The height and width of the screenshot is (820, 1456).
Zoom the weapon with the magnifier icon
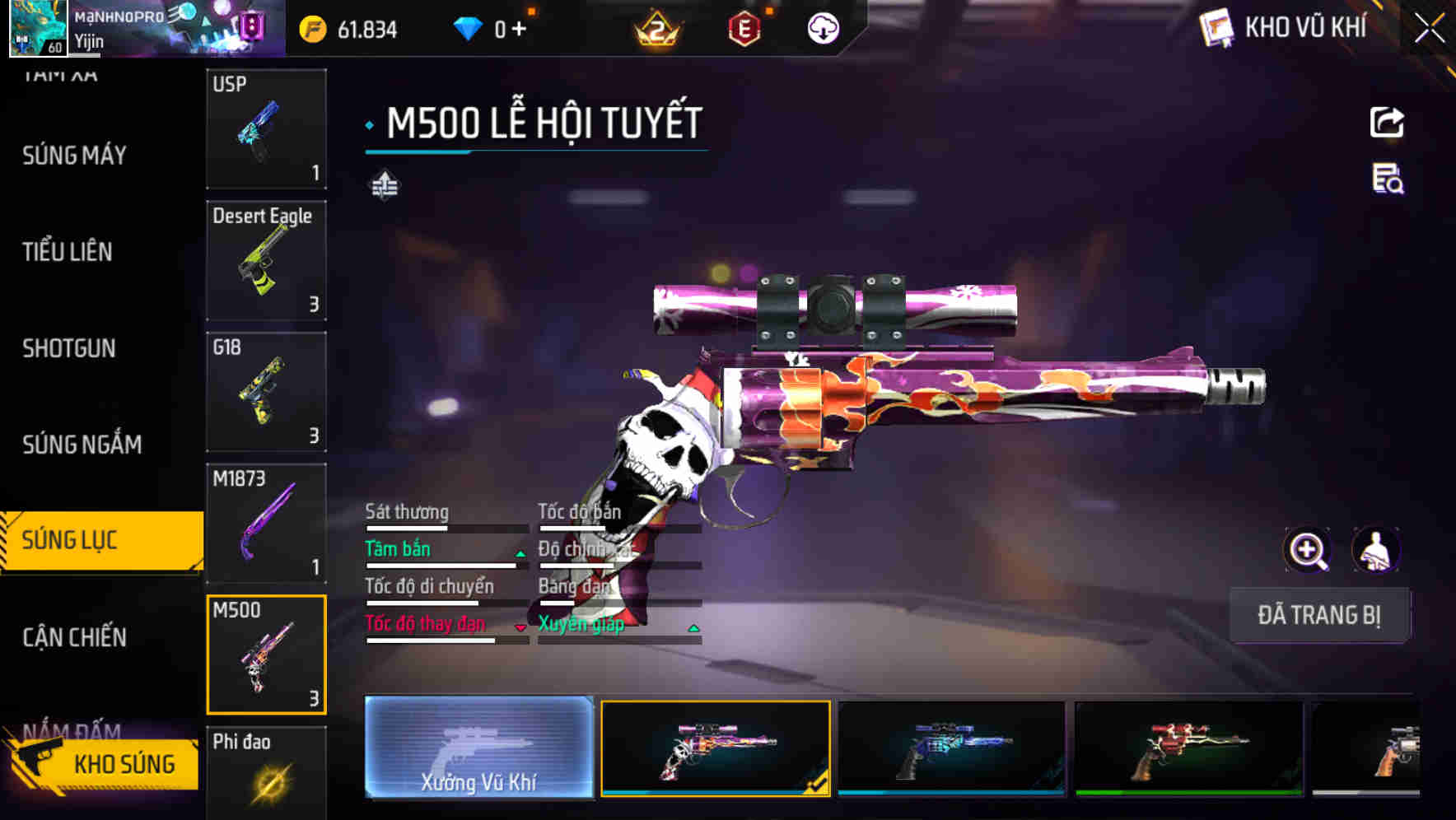coord(1309,550)
